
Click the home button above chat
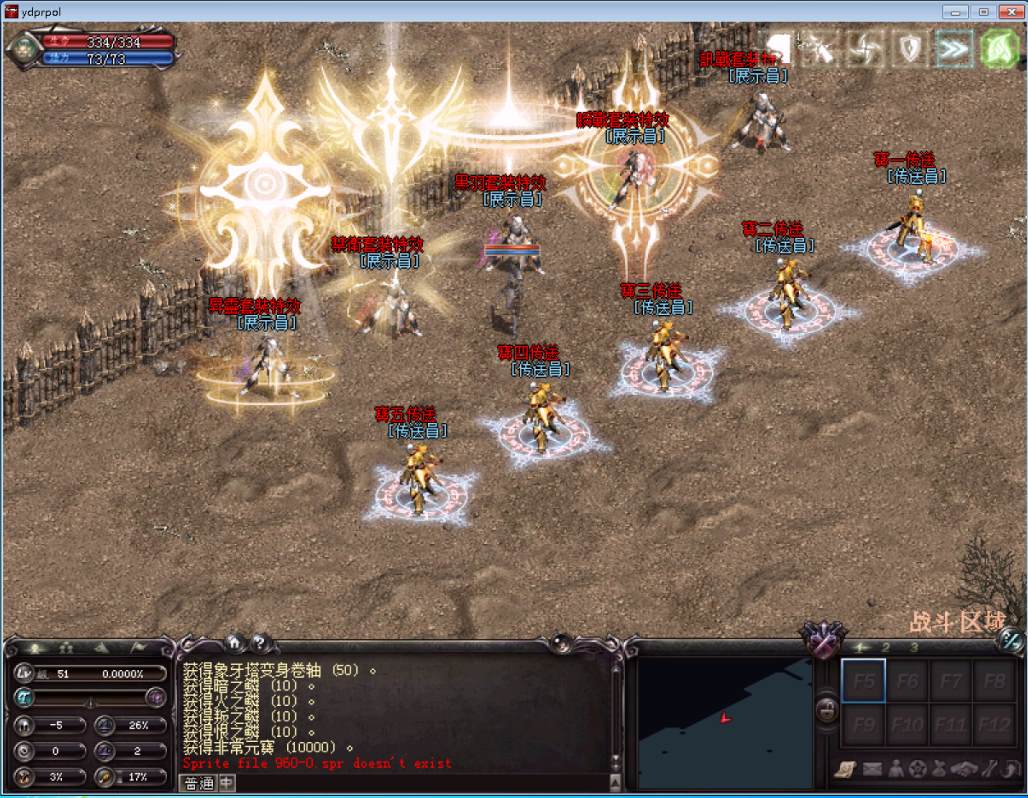(x=234, y=642)
